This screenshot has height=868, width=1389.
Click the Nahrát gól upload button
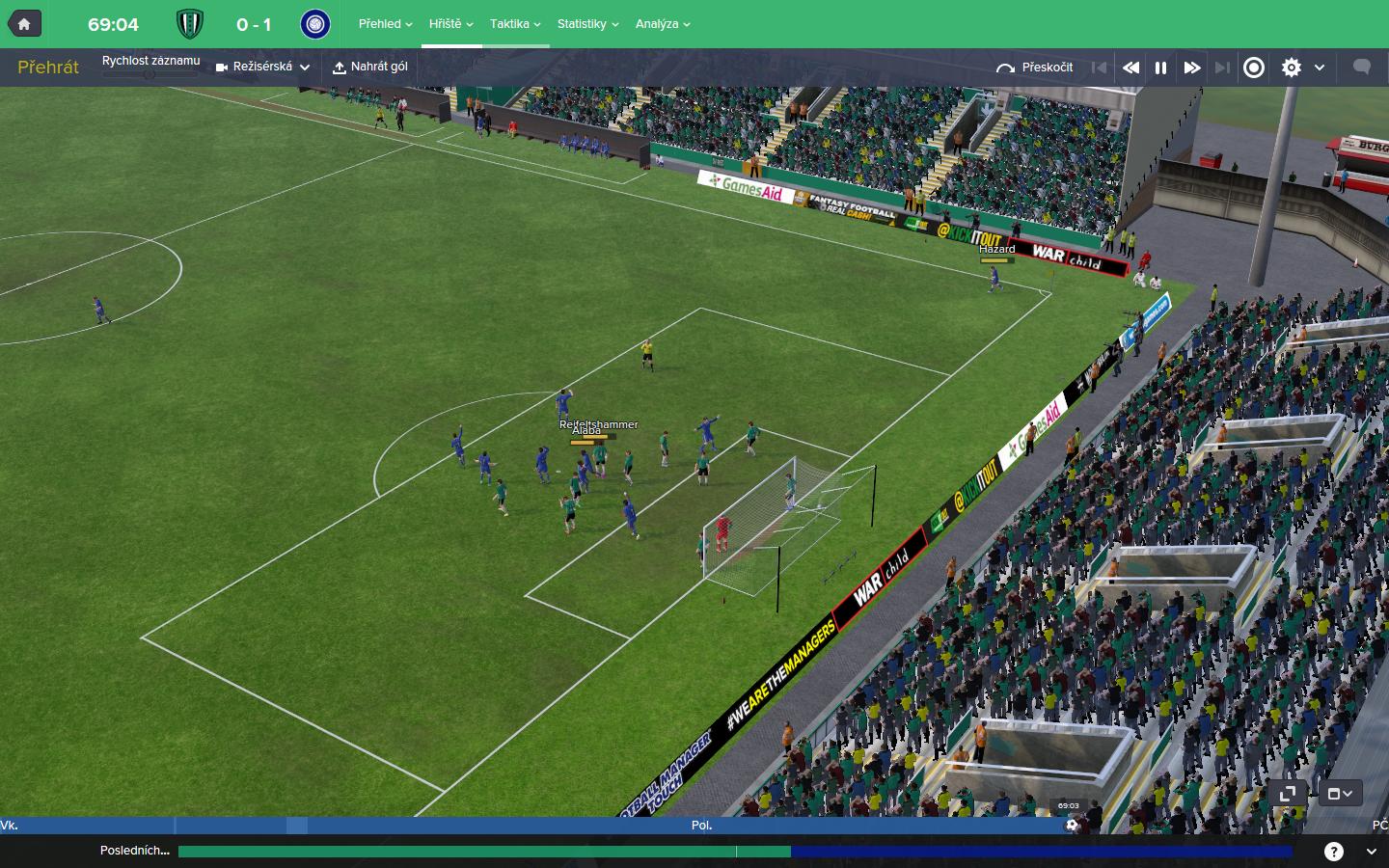(x=370, y=68)
